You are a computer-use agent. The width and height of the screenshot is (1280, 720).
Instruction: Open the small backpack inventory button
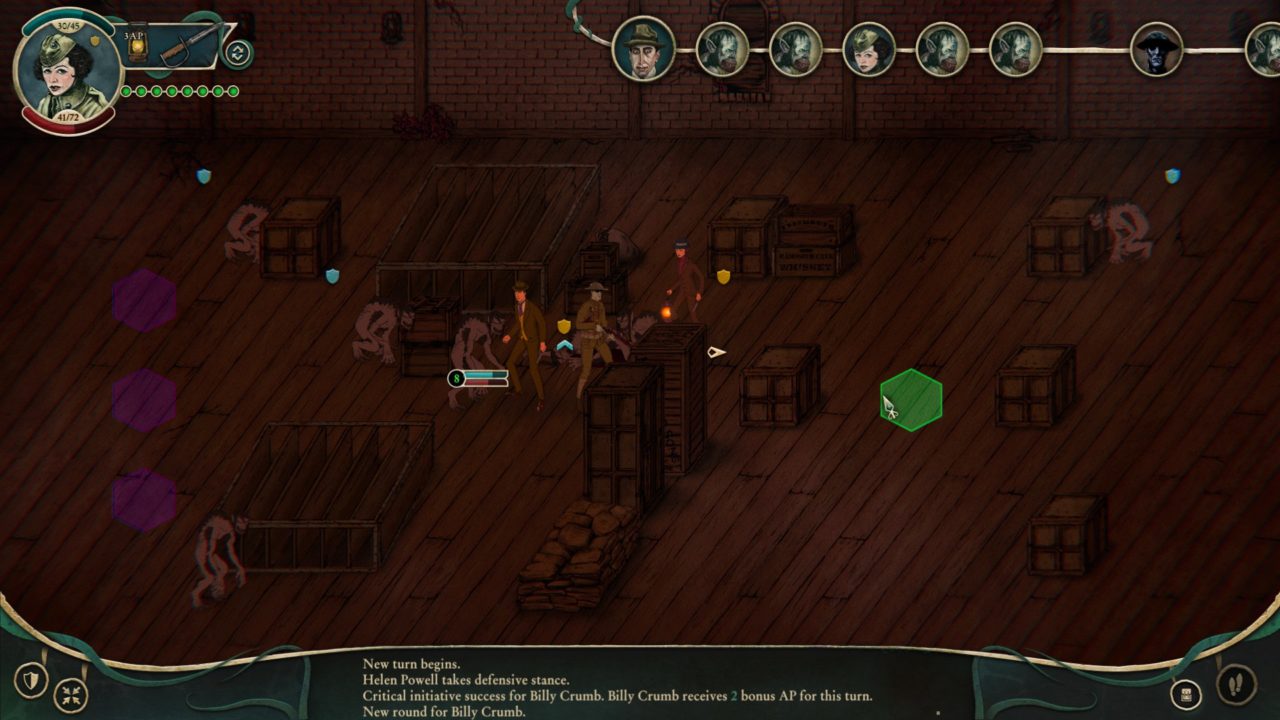point(1186,694)
